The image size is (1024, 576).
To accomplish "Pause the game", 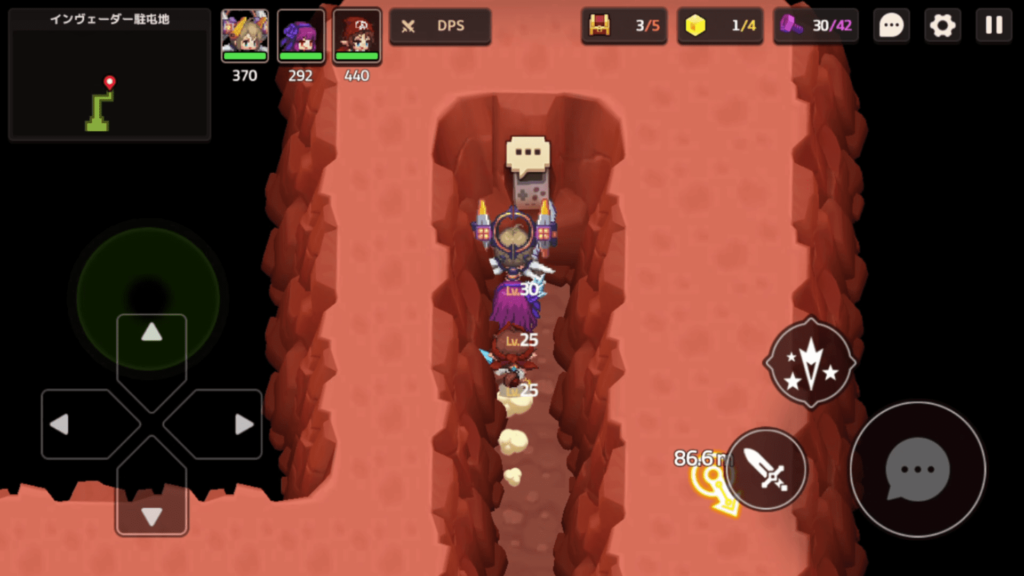I will click(993, 26).
